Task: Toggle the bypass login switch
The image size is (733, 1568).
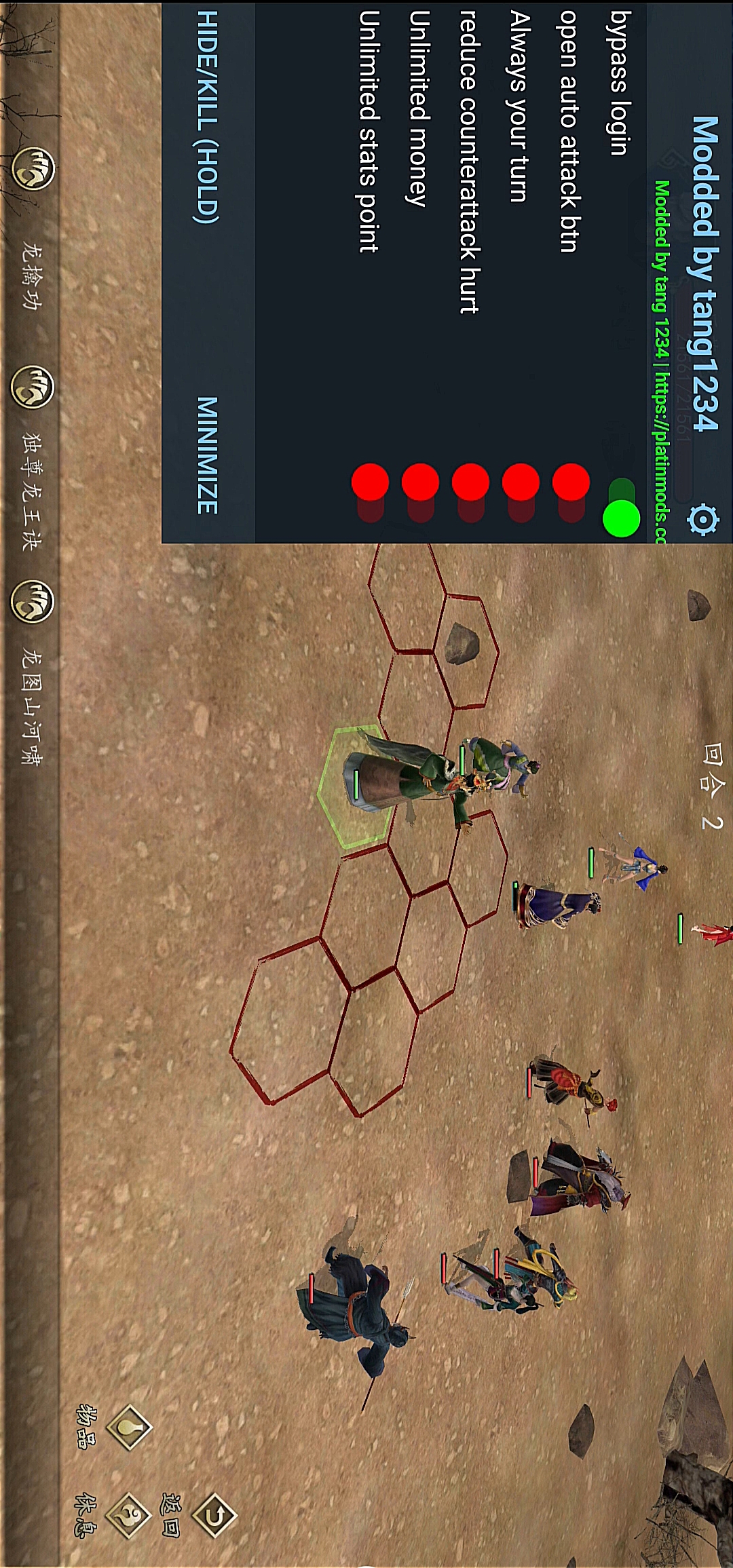Action: pos(621,508)
